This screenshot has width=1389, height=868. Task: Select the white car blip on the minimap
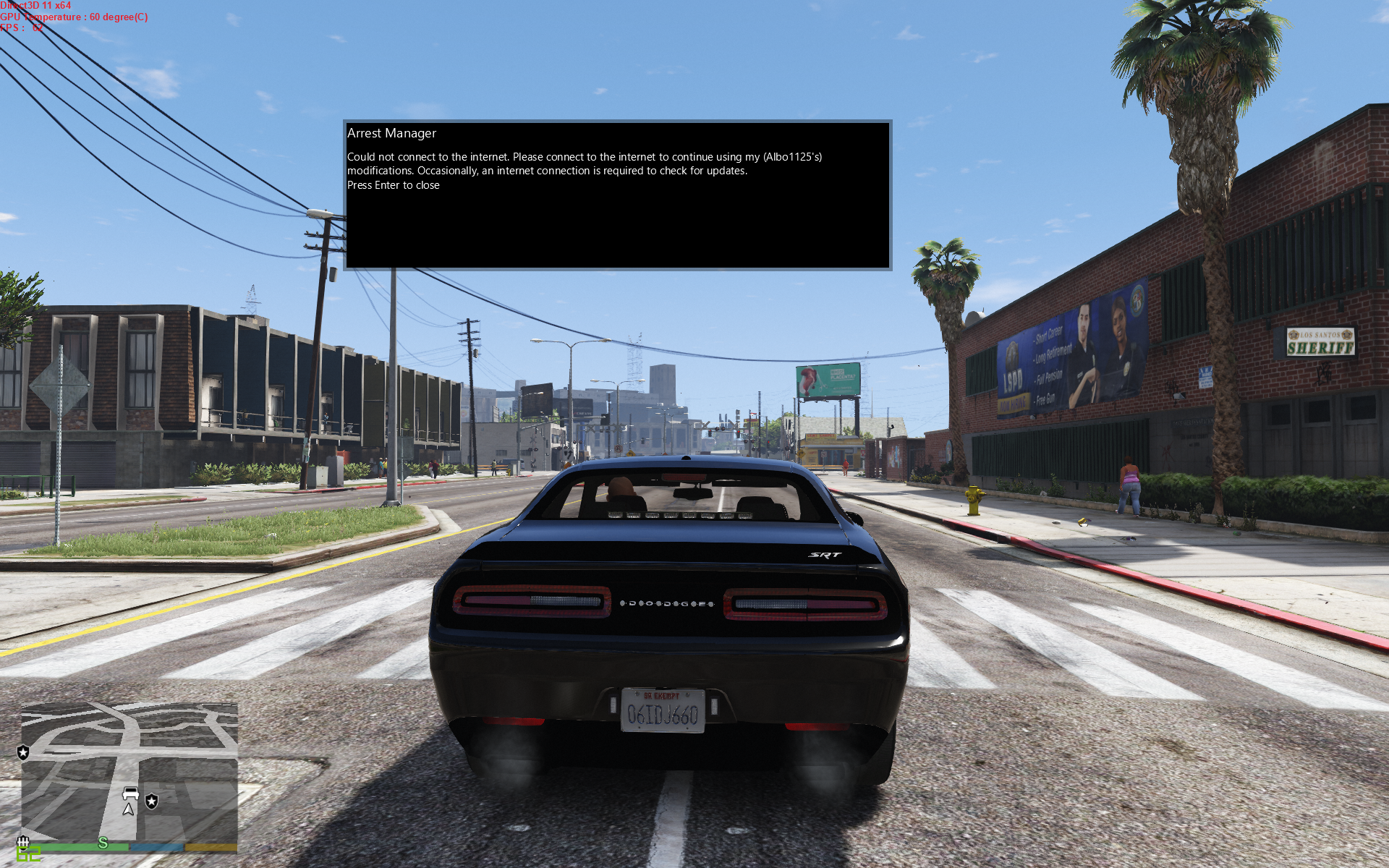click(131, 793)
